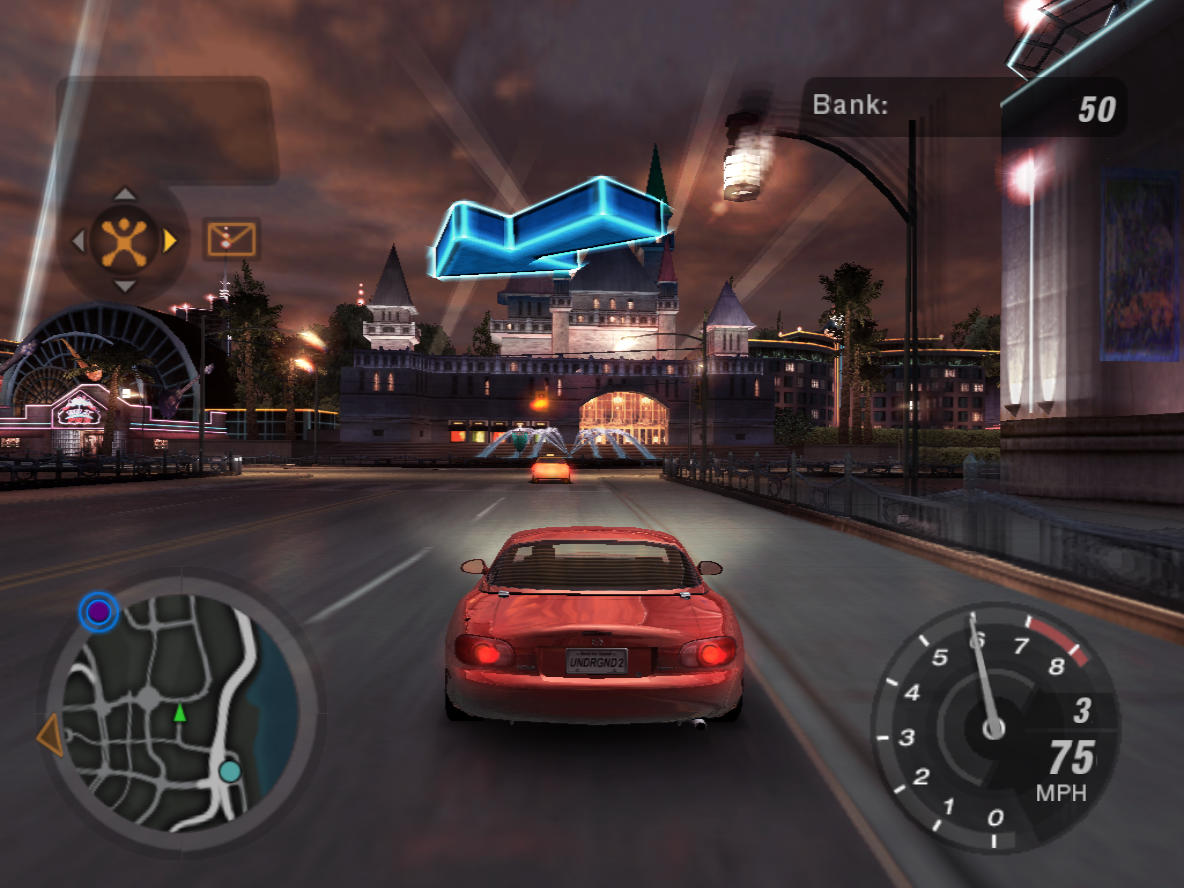Select the highlighted right arrow on d-pad
This screenshot has width=1184, height=888.
click(x=170, y=240)
